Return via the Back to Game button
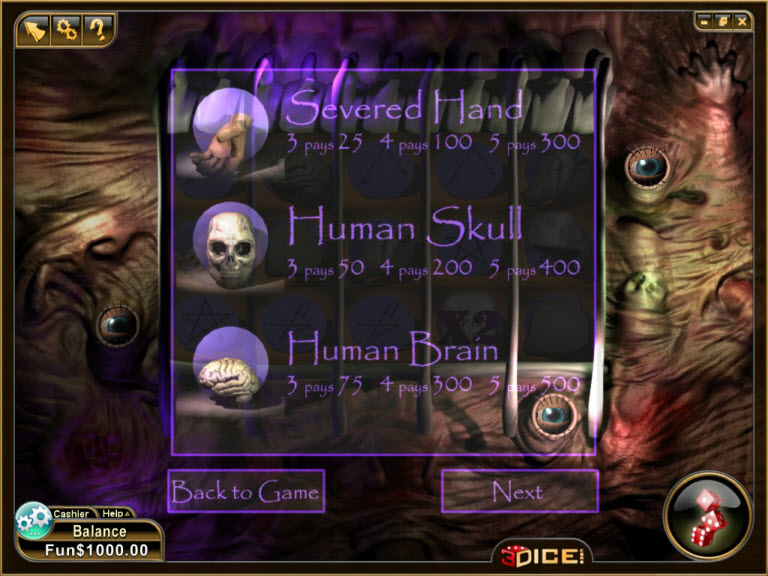This screenshot has height=576, width=768. pyautogui.click(x=246, y=491)
